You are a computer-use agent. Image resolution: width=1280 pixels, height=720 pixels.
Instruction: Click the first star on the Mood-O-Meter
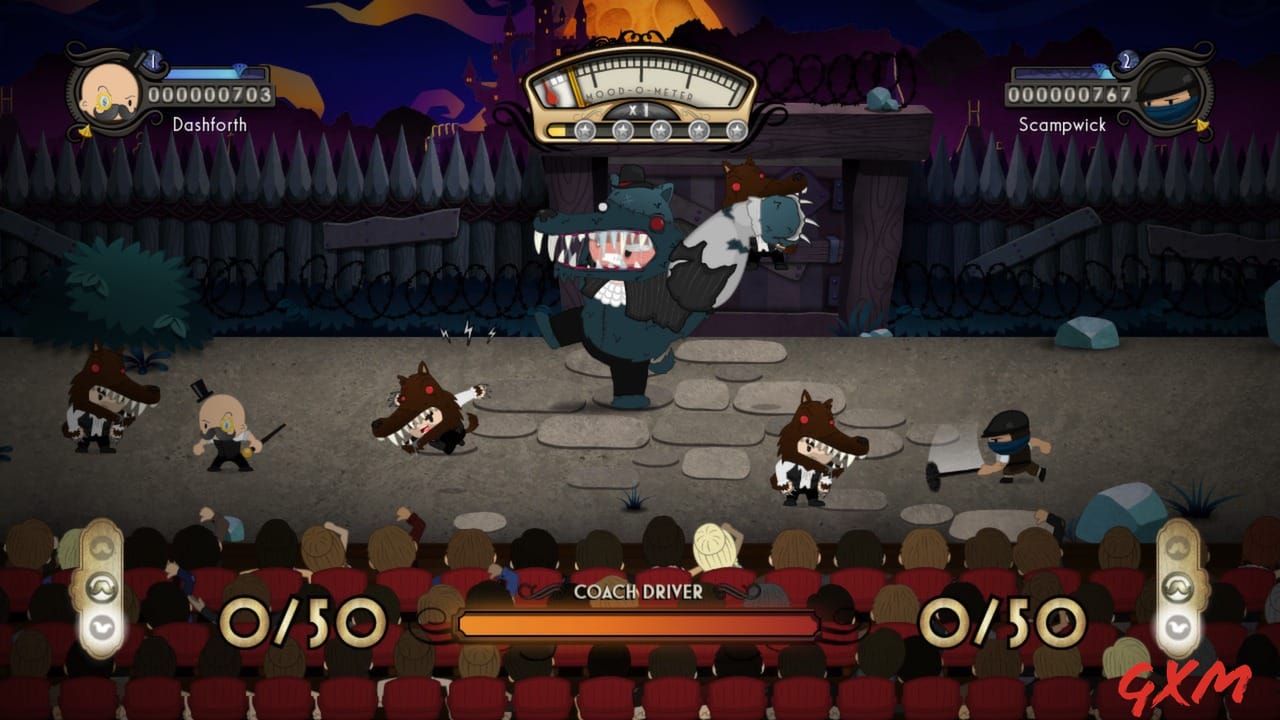point(585,130)
